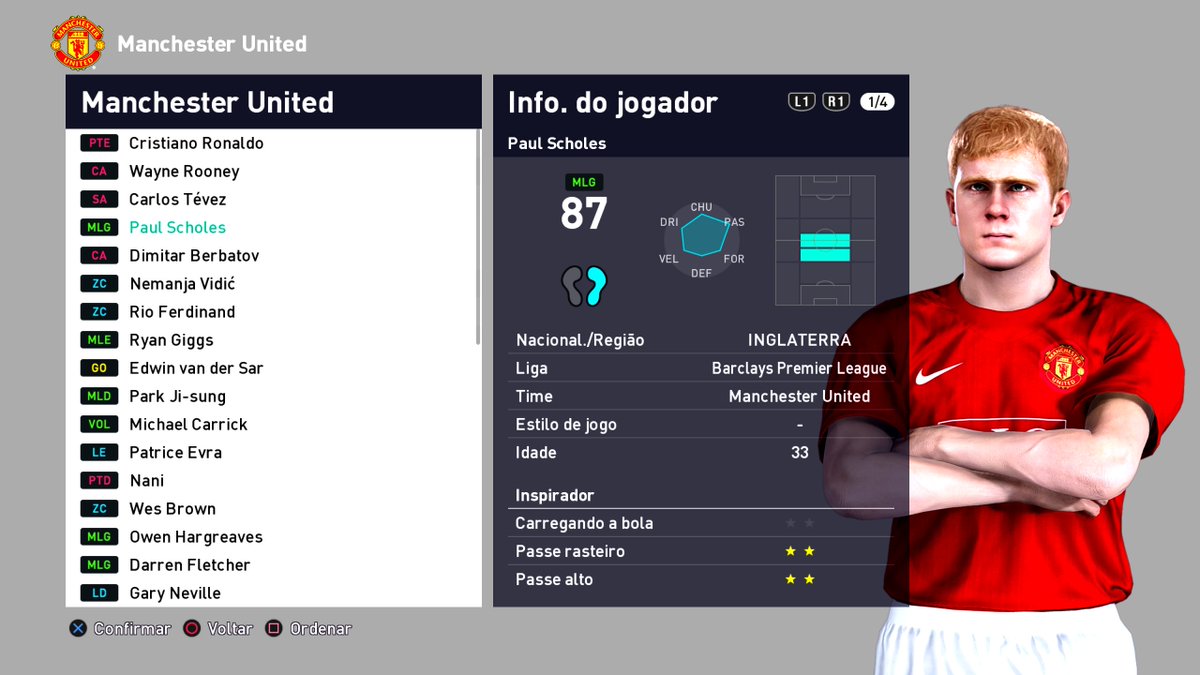Choose Rio Ferdinand from the roster

182,312
